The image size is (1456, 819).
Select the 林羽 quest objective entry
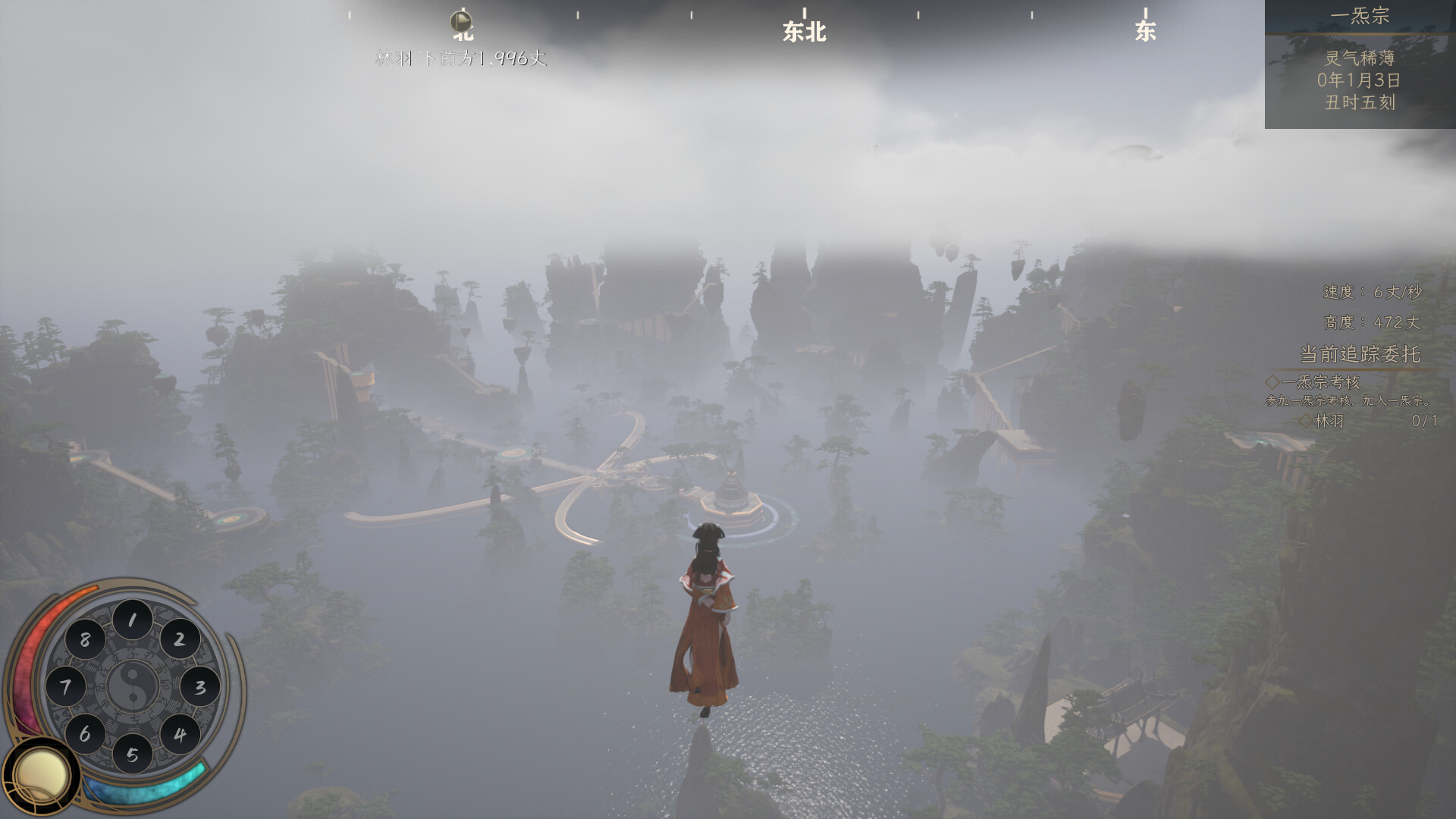pyautogui.click(x=1329, y=421)
